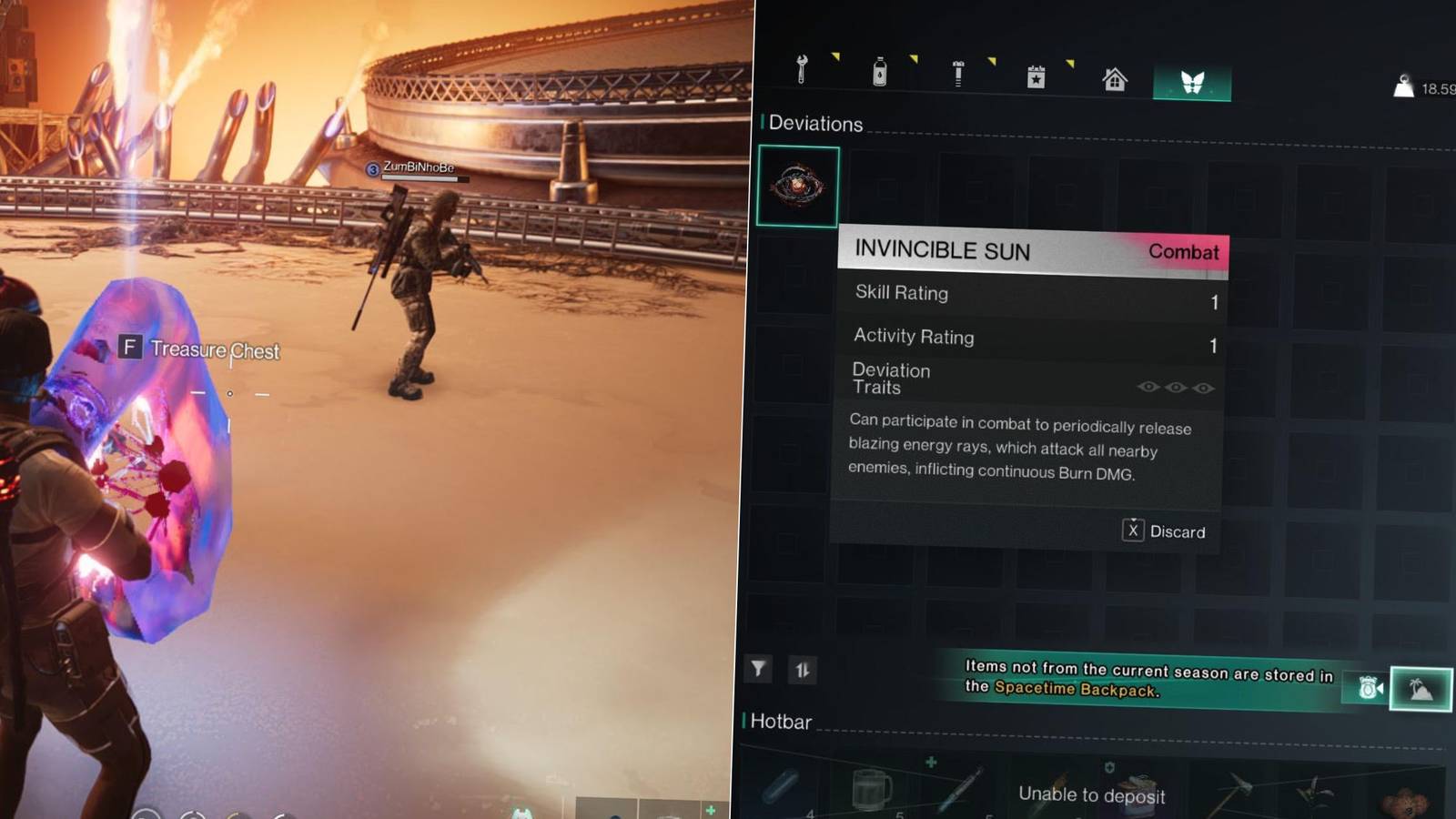Expand the Hotbar section header
Image resolution: width=1456 pixels, height=819 pixels.
coord(781,723)
